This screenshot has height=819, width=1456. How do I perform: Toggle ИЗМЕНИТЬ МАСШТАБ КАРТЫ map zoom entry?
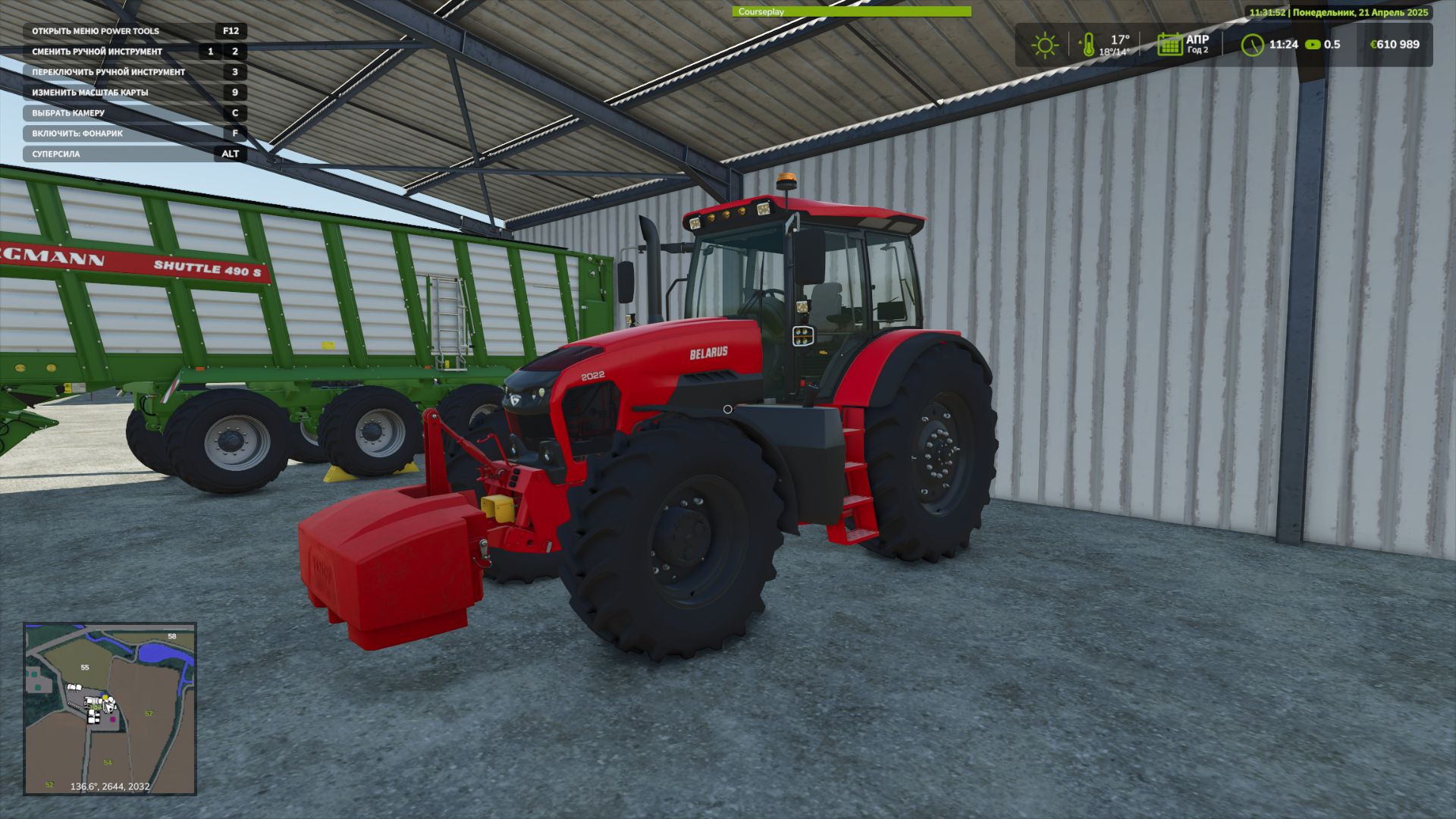(x=90, y=92)
